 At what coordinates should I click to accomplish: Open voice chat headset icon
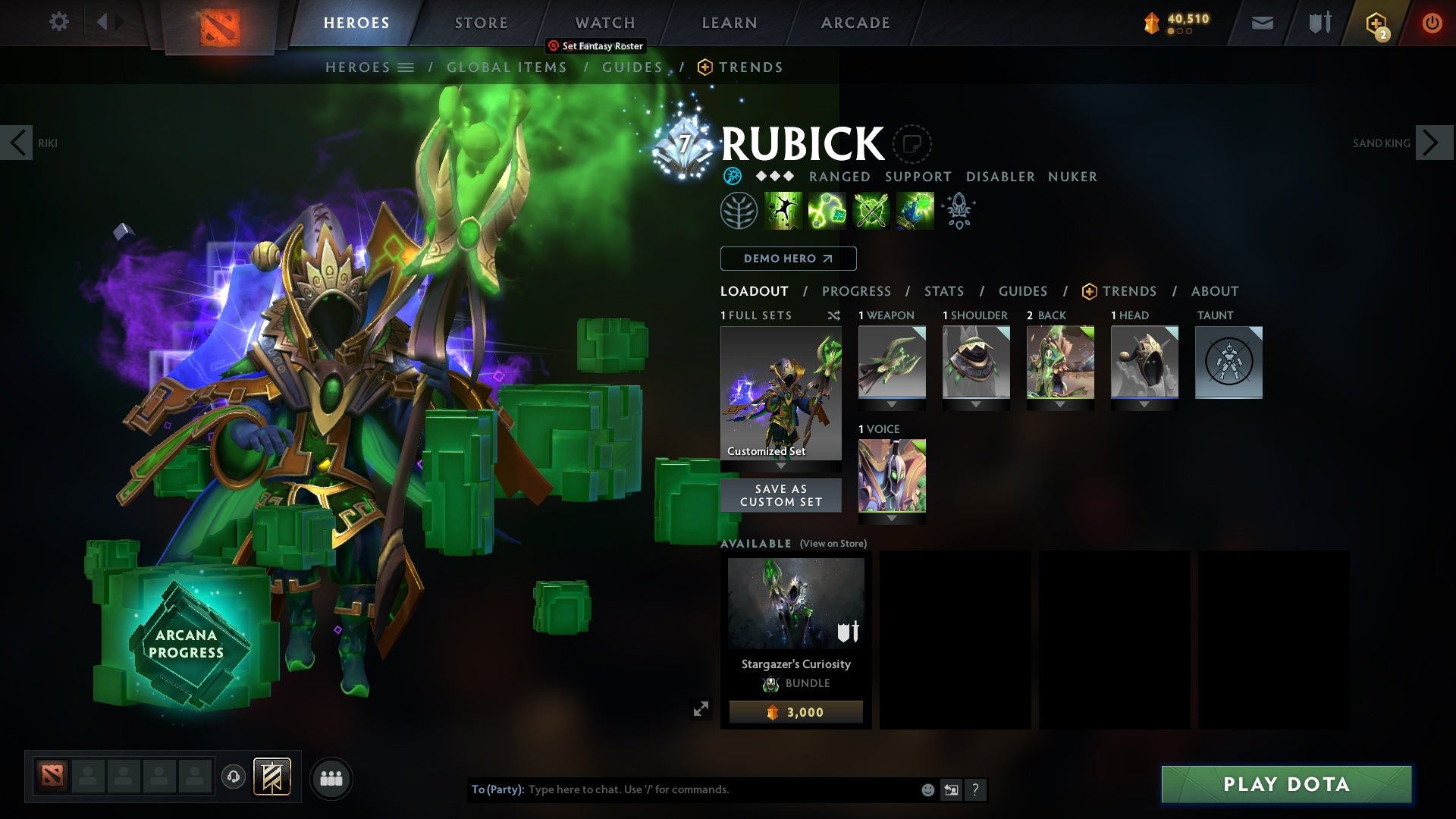tap(233, 778)
